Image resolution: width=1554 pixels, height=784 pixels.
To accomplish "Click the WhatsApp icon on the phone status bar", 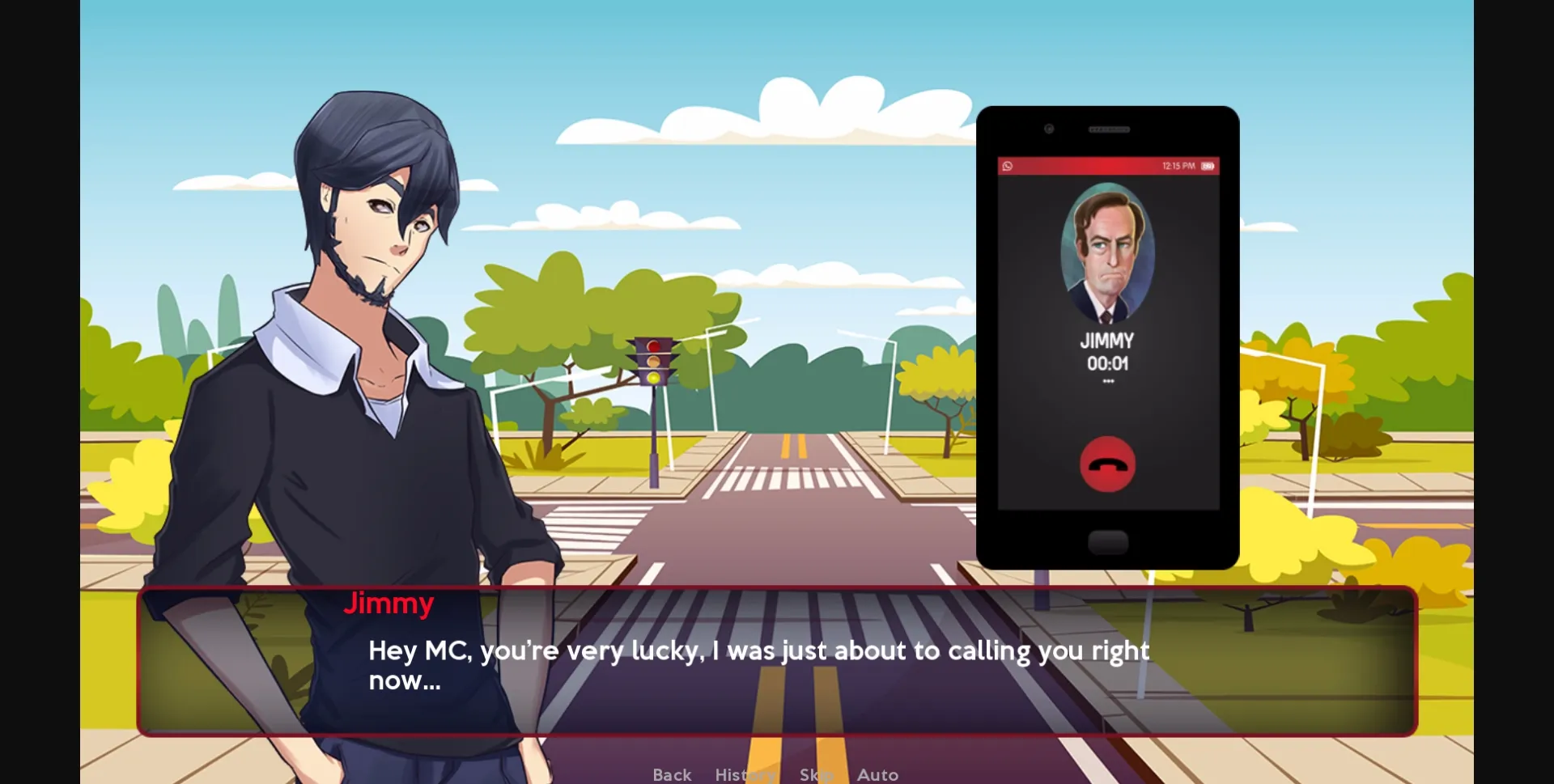I will pos(1008,166).
